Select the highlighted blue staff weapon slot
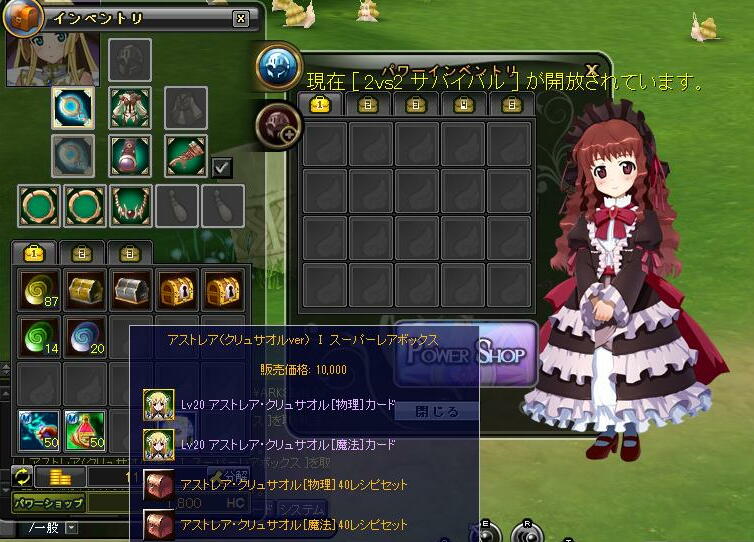Image resolution: width=754 pixels, height=542 pixels. 73,108
